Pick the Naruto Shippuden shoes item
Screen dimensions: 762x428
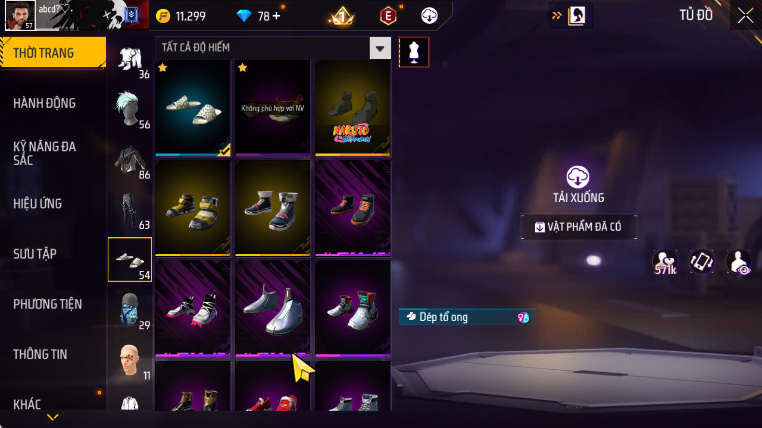click(352, 108)
